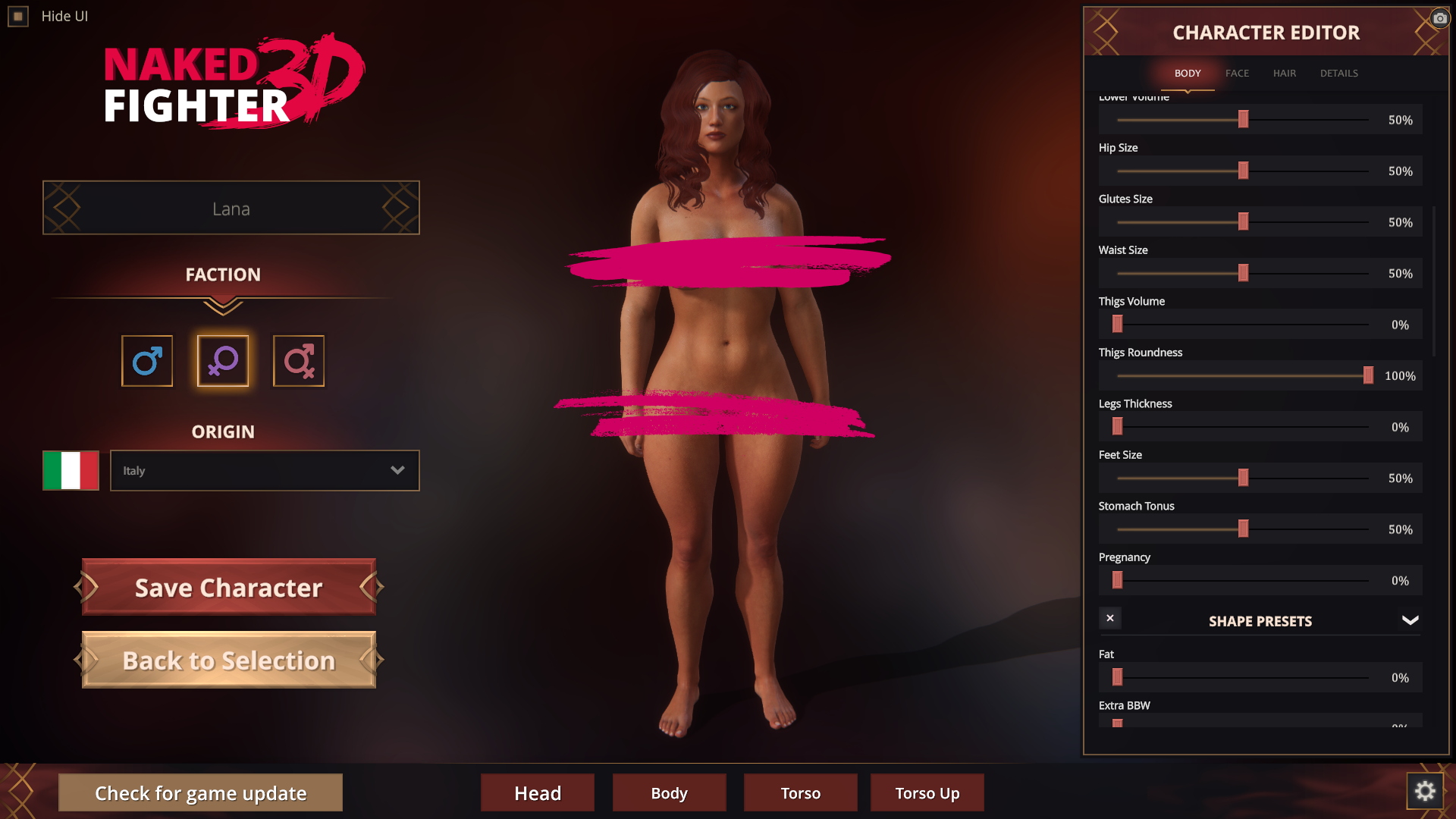
Task: Switch to the Face tab
Action: (x=1237, y=74)
